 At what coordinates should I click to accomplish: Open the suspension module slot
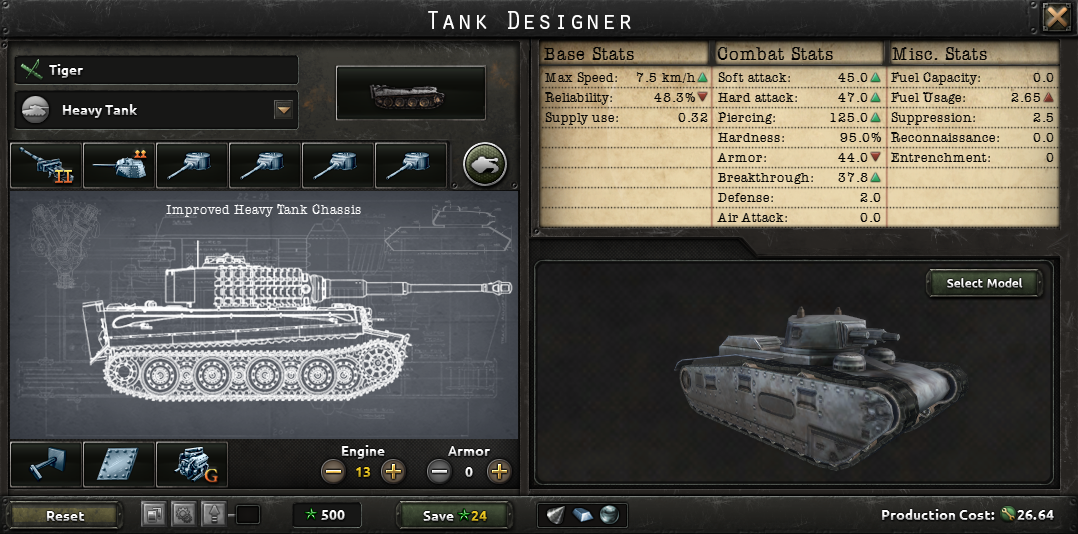(46, 465)
